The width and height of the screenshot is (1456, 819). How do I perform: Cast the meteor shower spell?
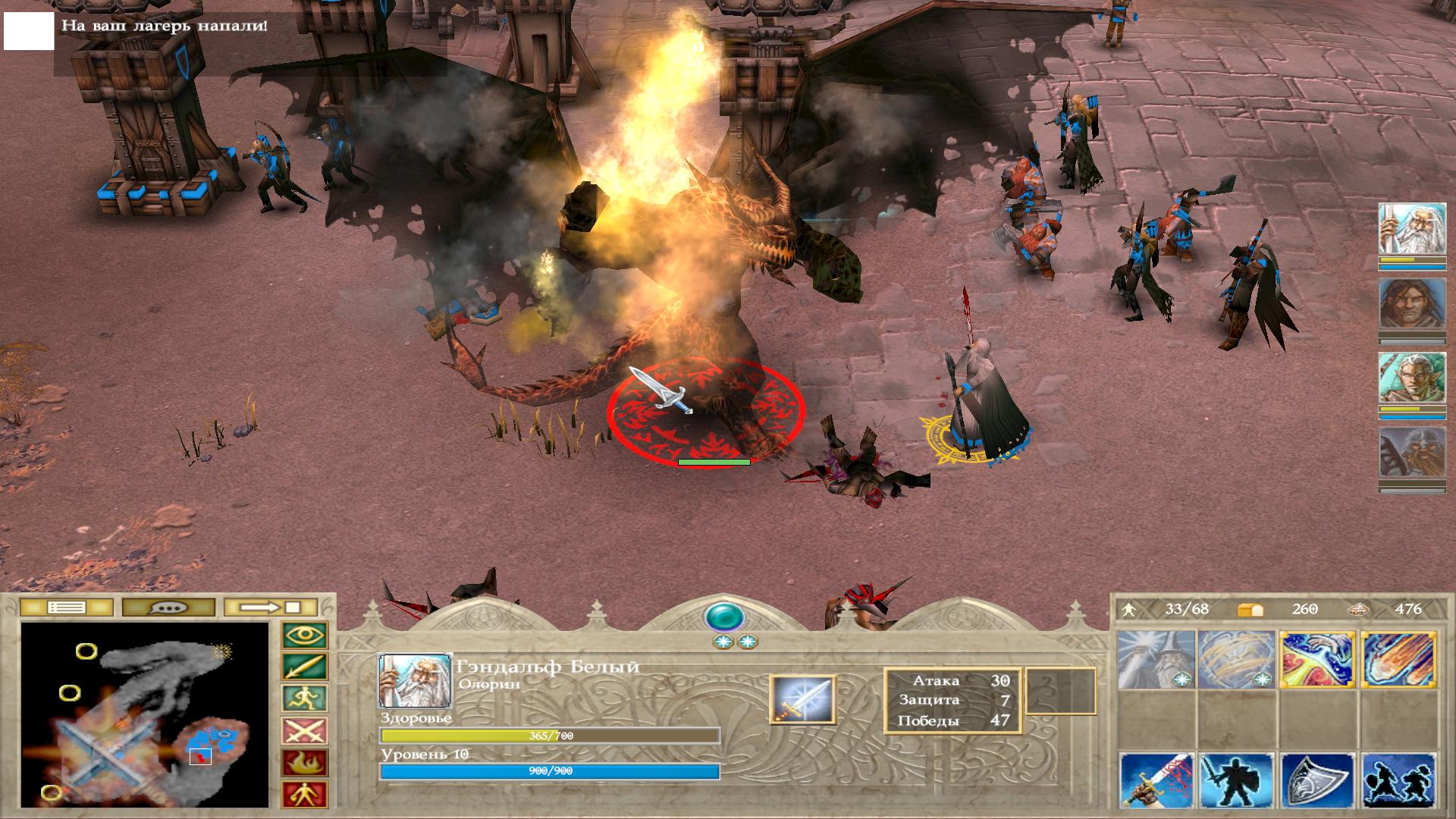click(x=1398, y=660)
